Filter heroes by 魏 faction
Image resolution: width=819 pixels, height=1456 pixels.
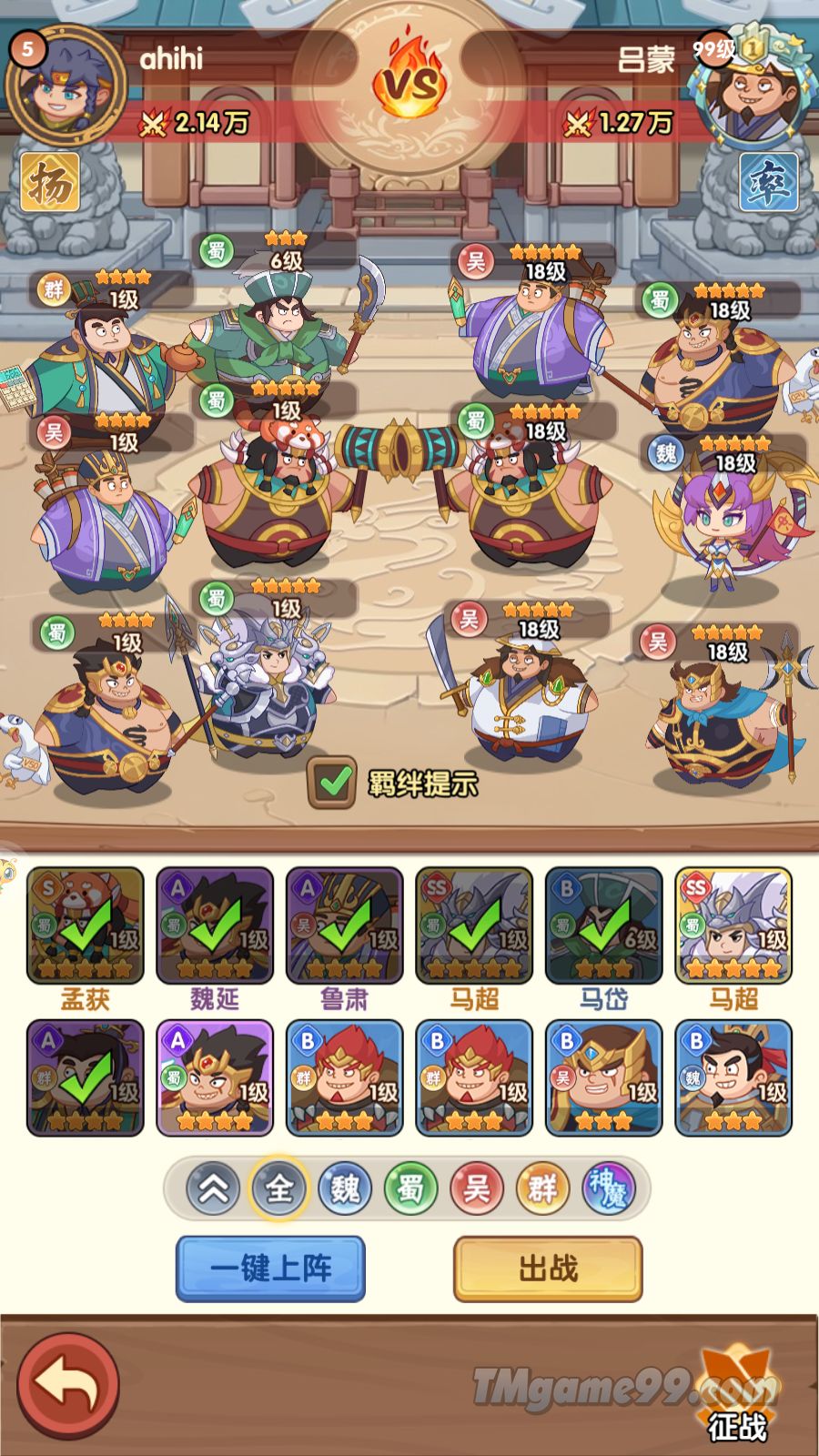345,1188
